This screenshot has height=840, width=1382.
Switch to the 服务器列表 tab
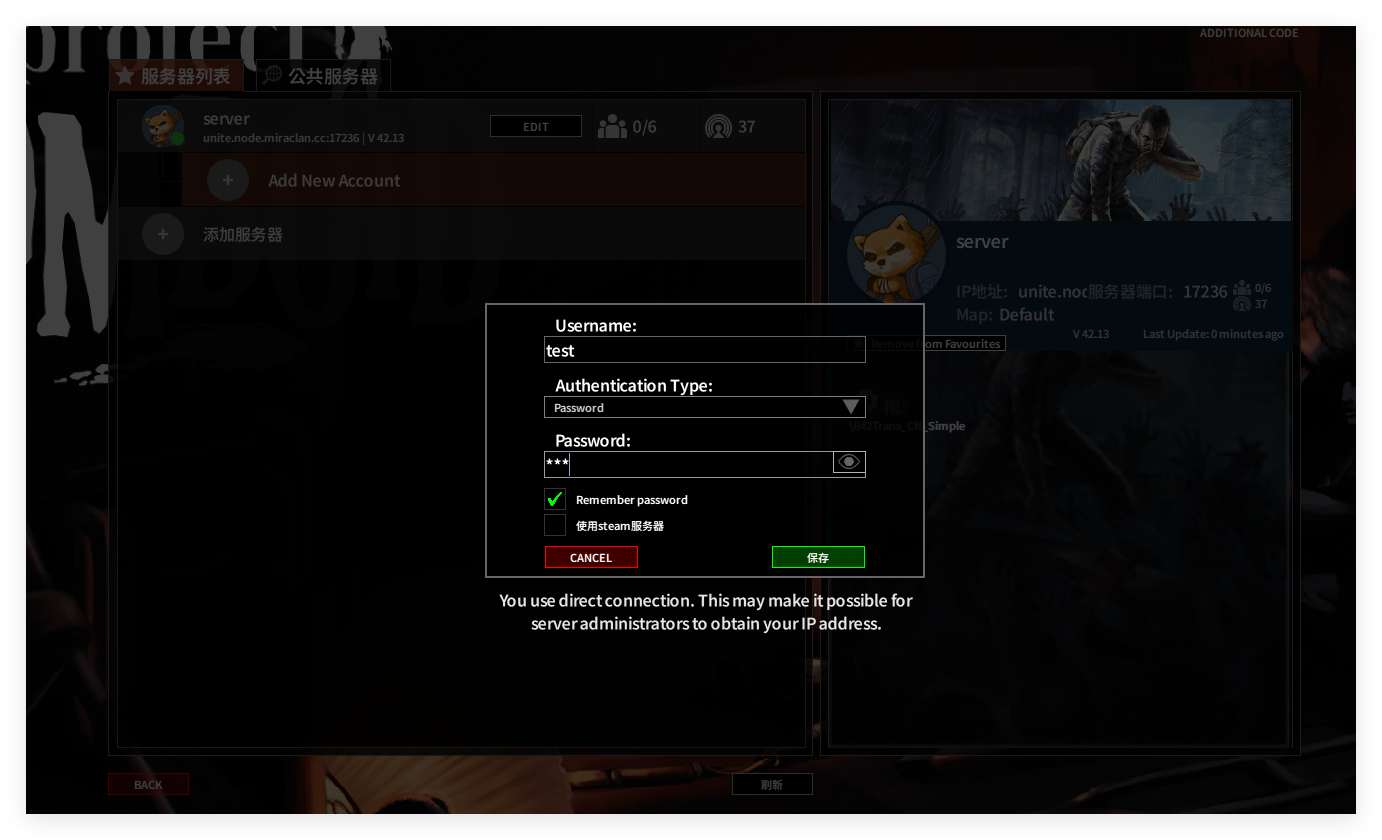(x=176, y=76)
